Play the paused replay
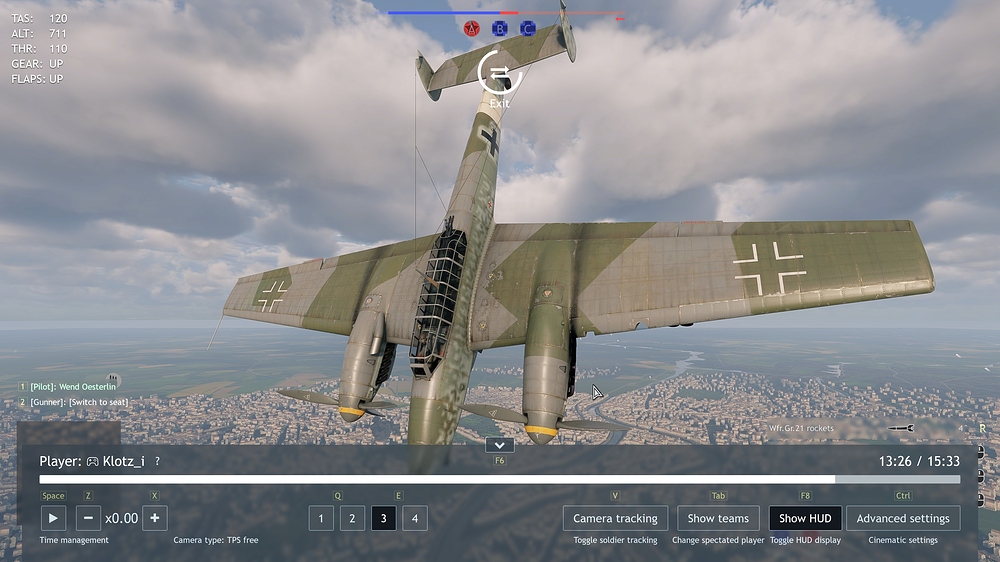The height and width of the screenshot is (562, 1000). (x=53, y=518)
